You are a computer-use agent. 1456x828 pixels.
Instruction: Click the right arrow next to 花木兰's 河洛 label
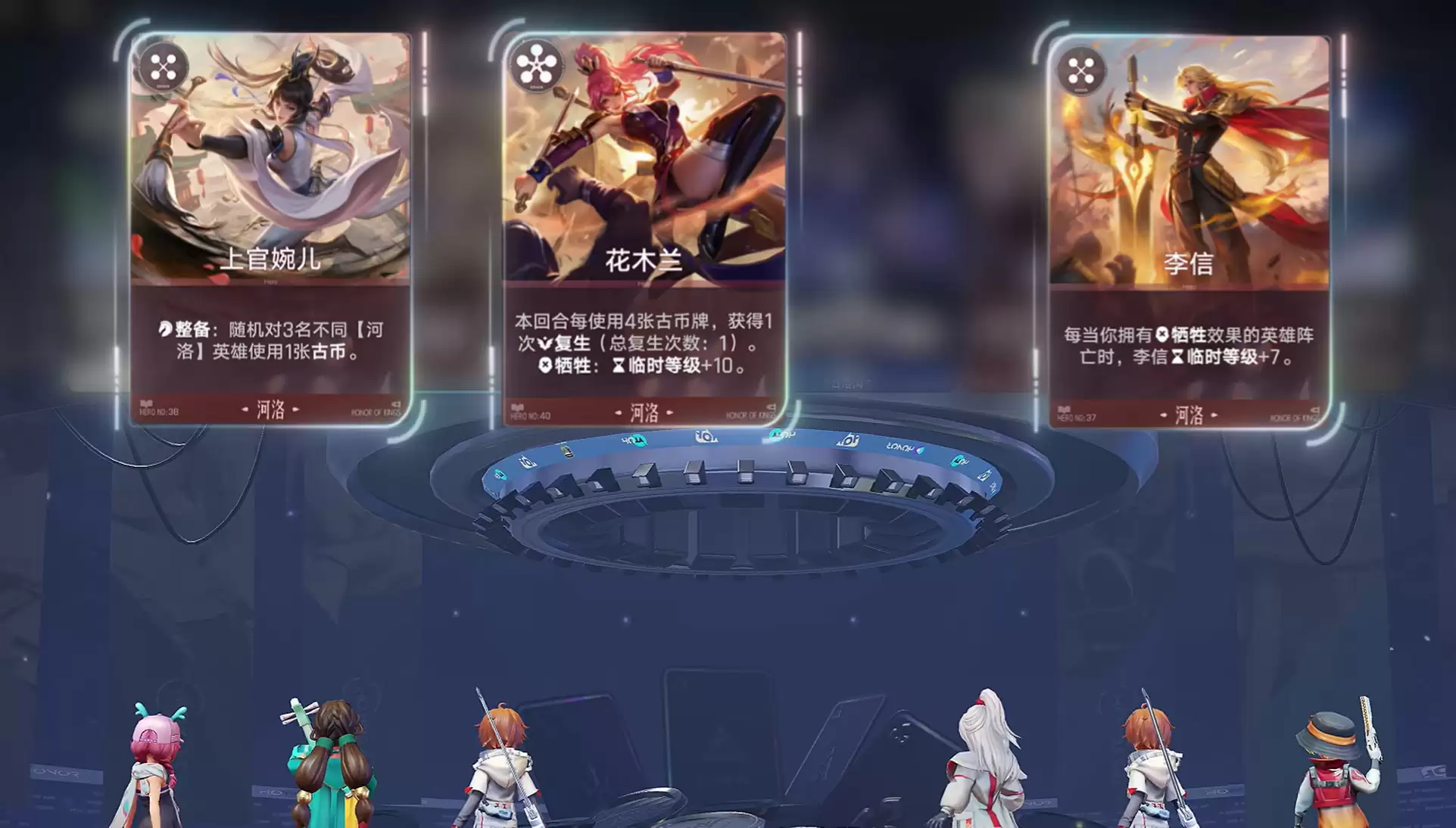[670, 414]
